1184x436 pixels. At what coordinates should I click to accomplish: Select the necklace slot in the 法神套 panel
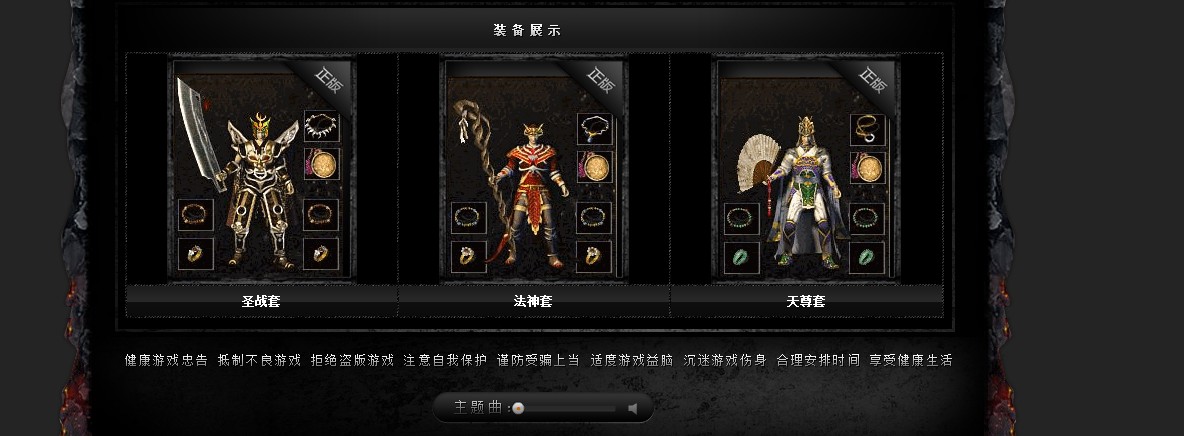[594, 129]
